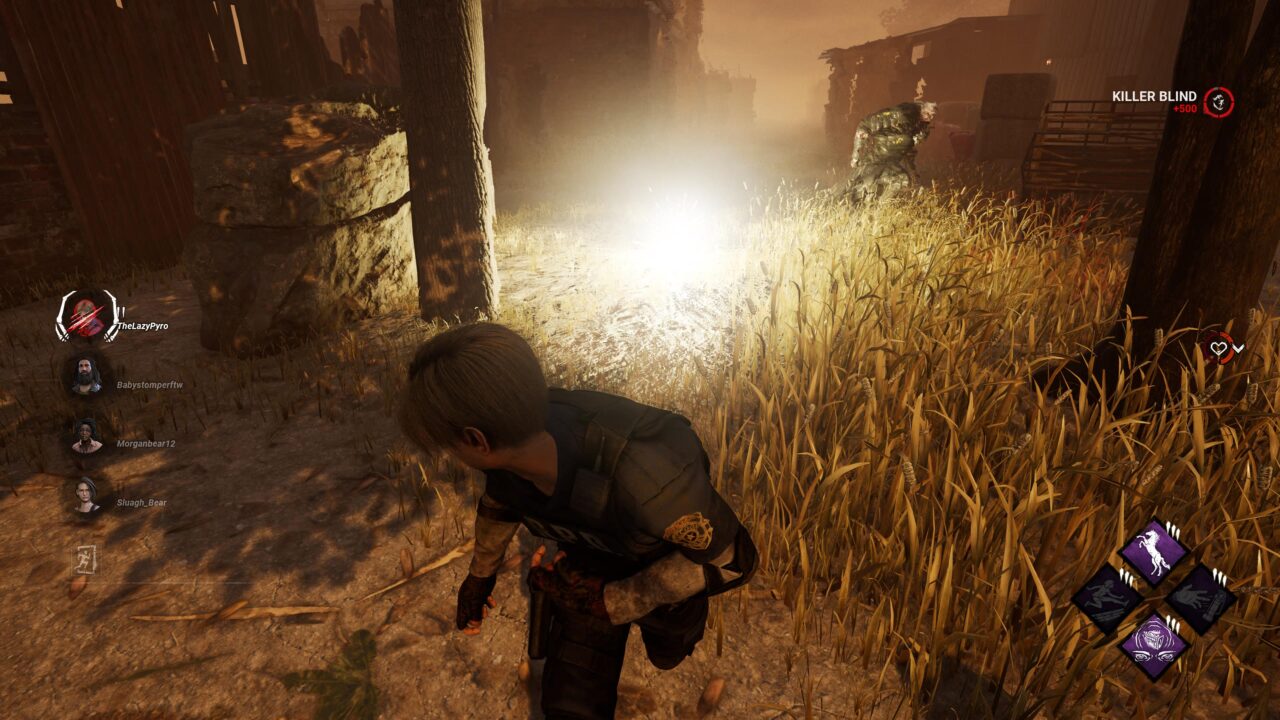
Task: Expand the chevron beside the heart icon
Action: click(1240, 348)
